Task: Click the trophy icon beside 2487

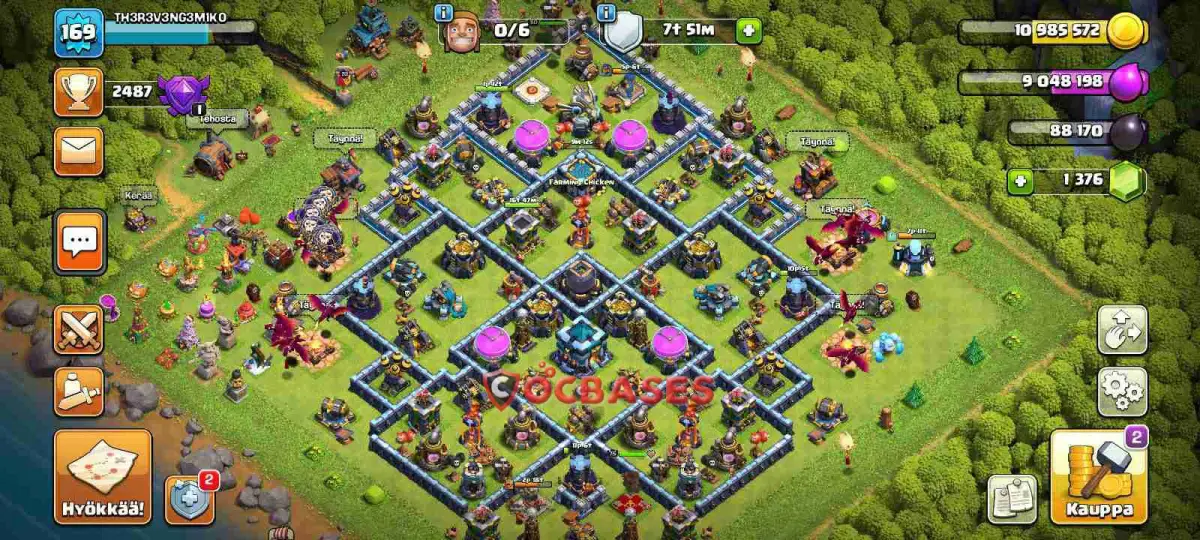Action: coord(78,92)
